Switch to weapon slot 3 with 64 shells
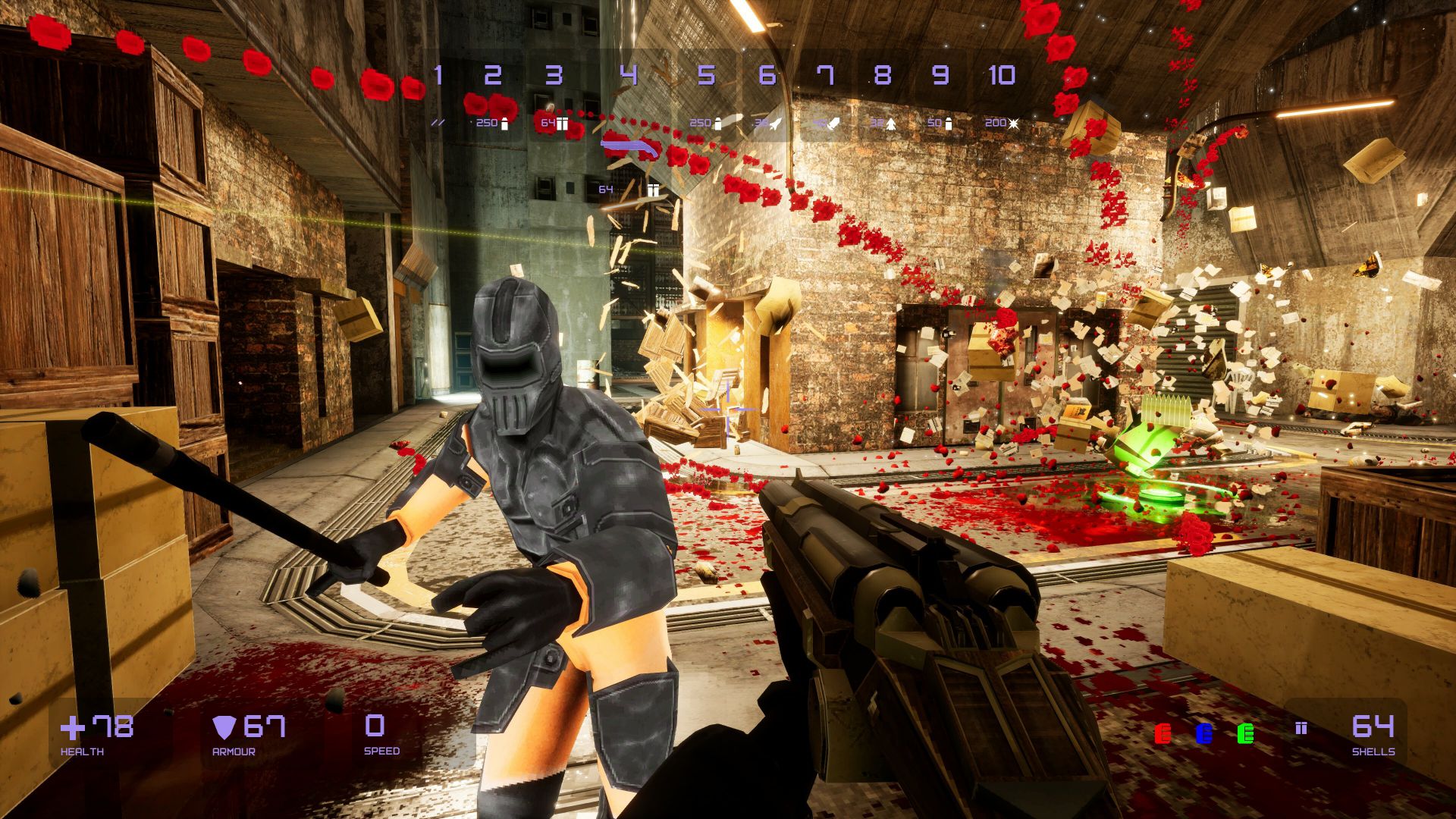Image resolution: width=1456 pixels, height=819 pixels. [554, 76]
